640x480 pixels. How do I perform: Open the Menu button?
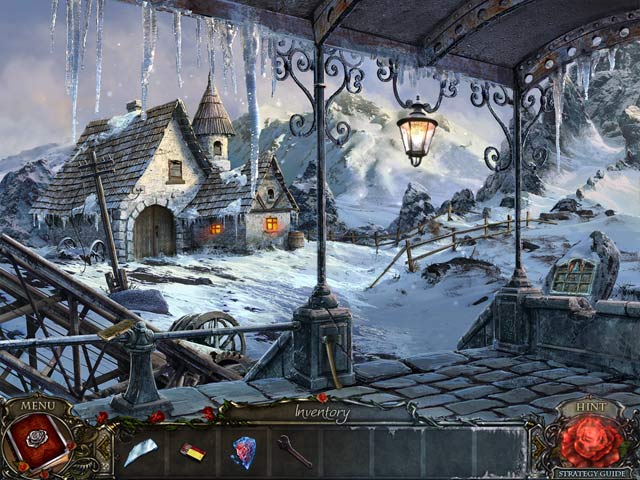pyautogui.click(x=38, y=406)
